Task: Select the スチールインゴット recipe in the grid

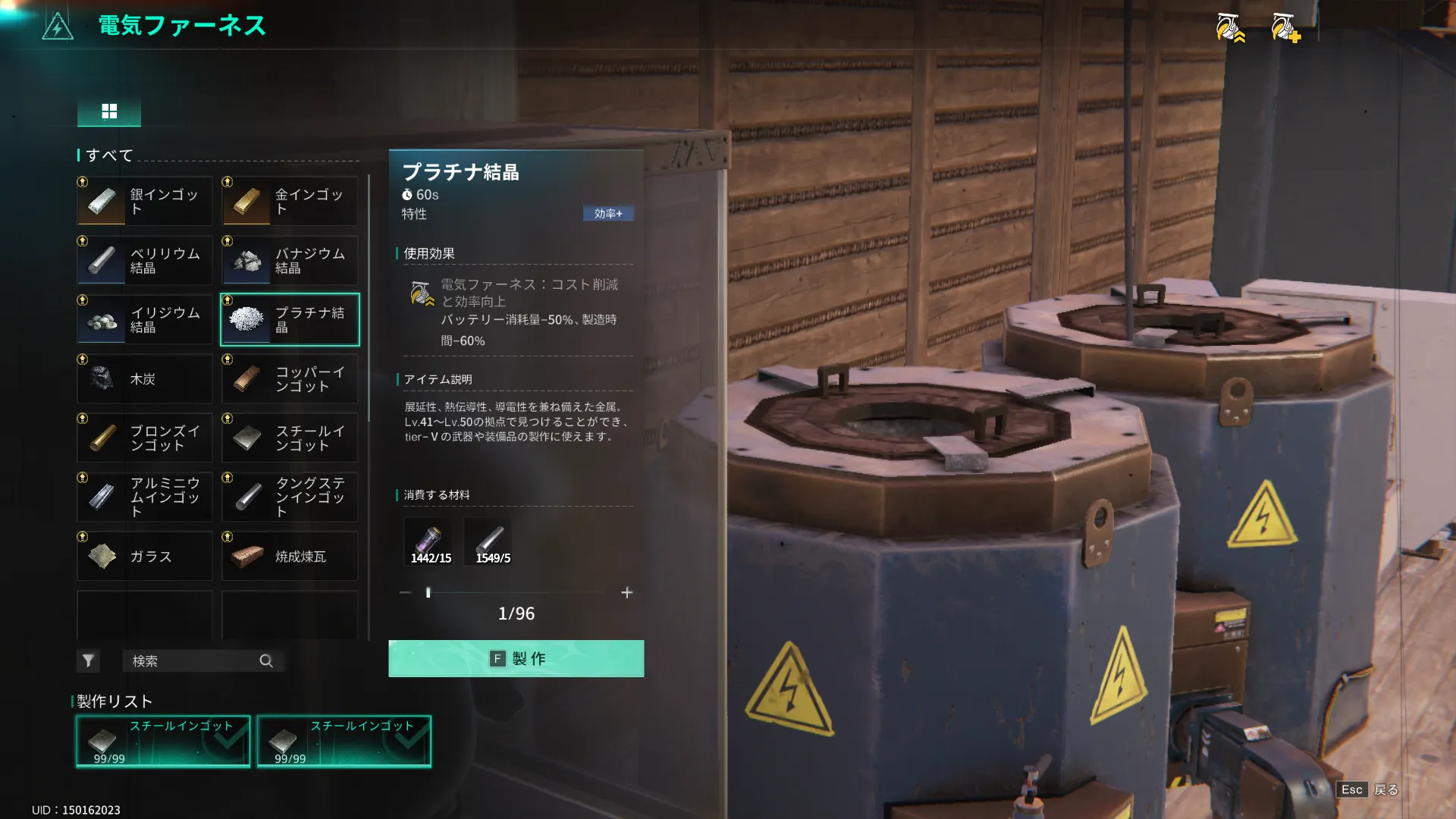Action: pos(290,438)
